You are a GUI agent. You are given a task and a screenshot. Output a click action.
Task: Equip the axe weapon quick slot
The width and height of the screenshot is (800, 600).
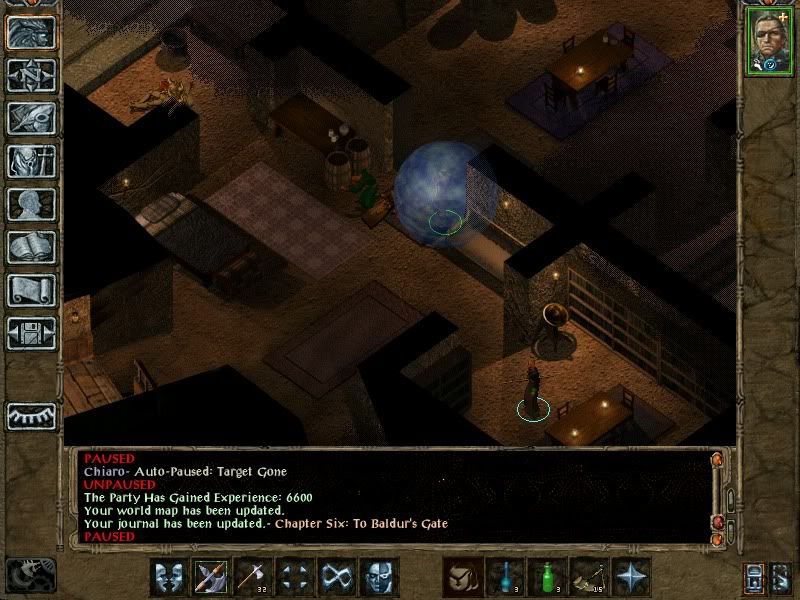(x=255, y=577)
